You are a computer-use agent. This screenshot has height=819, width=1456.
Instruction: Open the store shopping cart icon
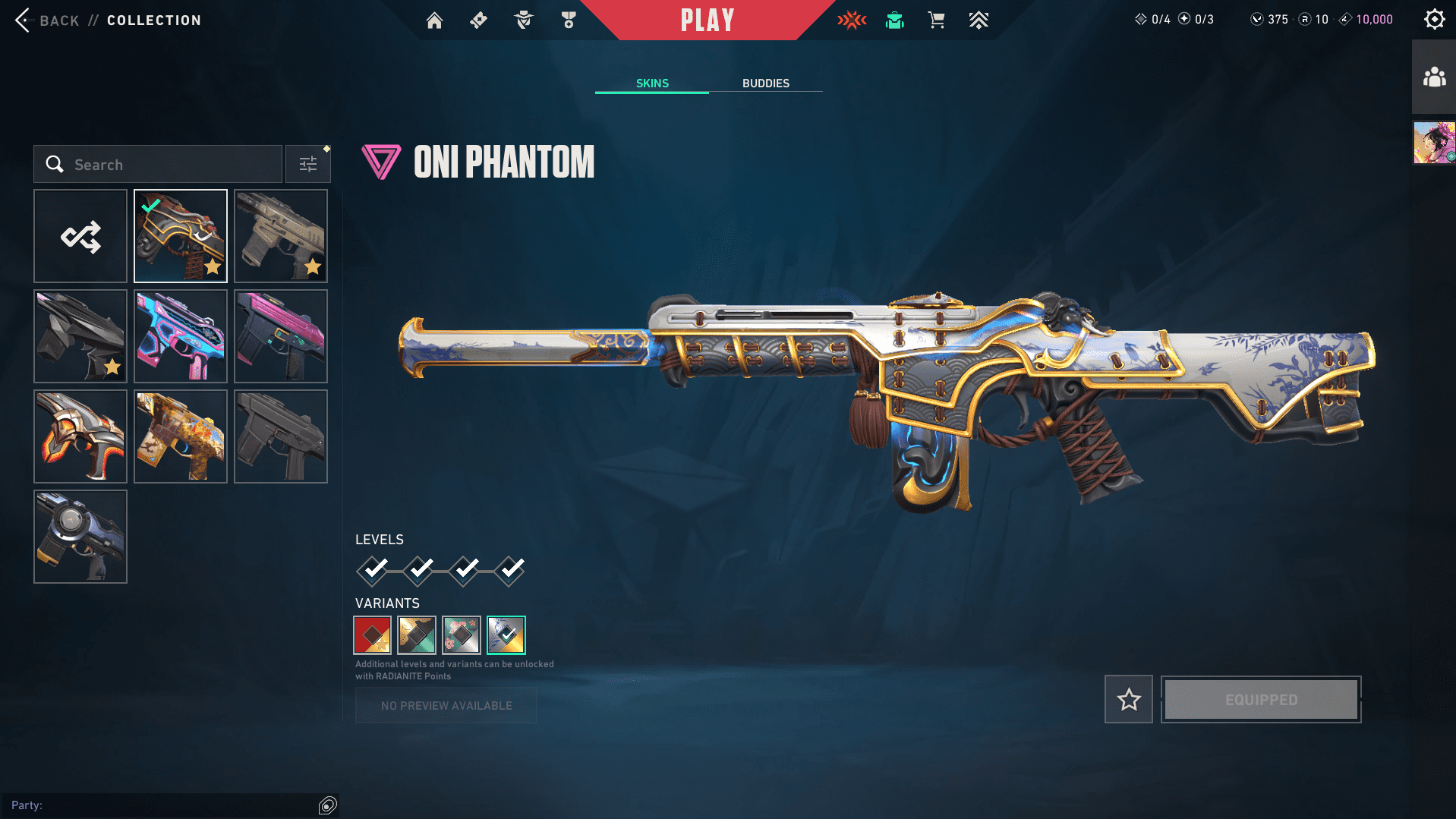pyautogui.click(x=936, y=20)
